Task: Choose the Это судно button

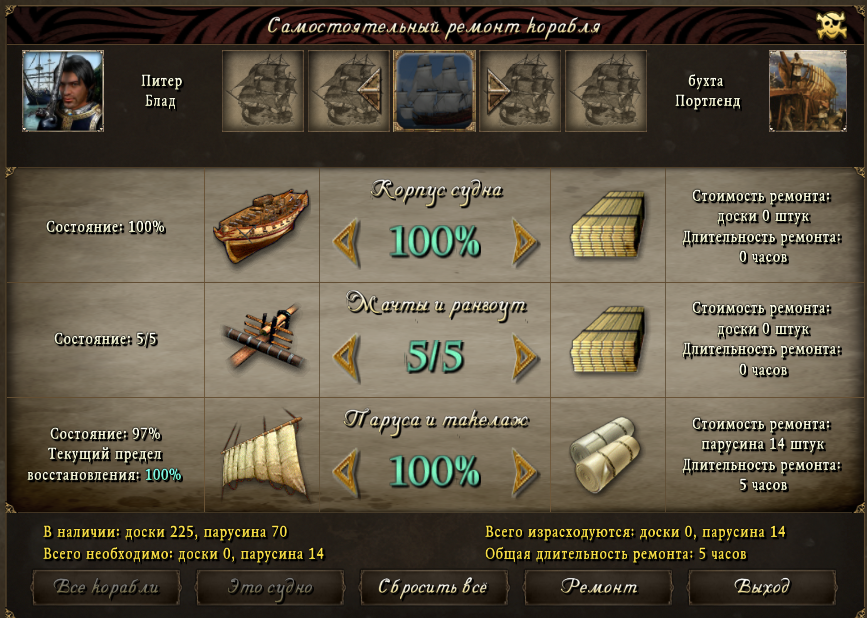Action: 270,587
